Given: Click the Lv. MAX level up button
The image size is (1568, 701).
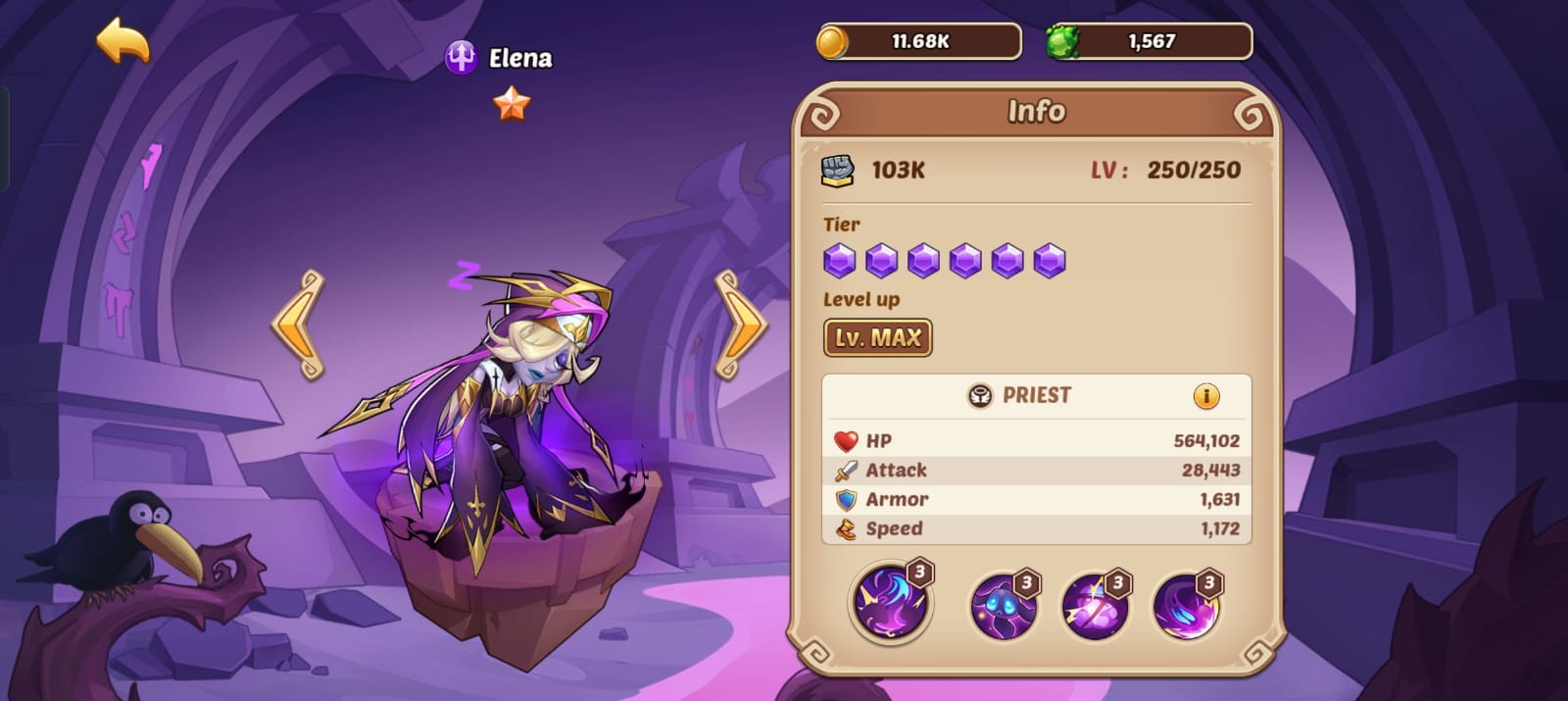Looking at the screenshot, I should pos(877,338).
